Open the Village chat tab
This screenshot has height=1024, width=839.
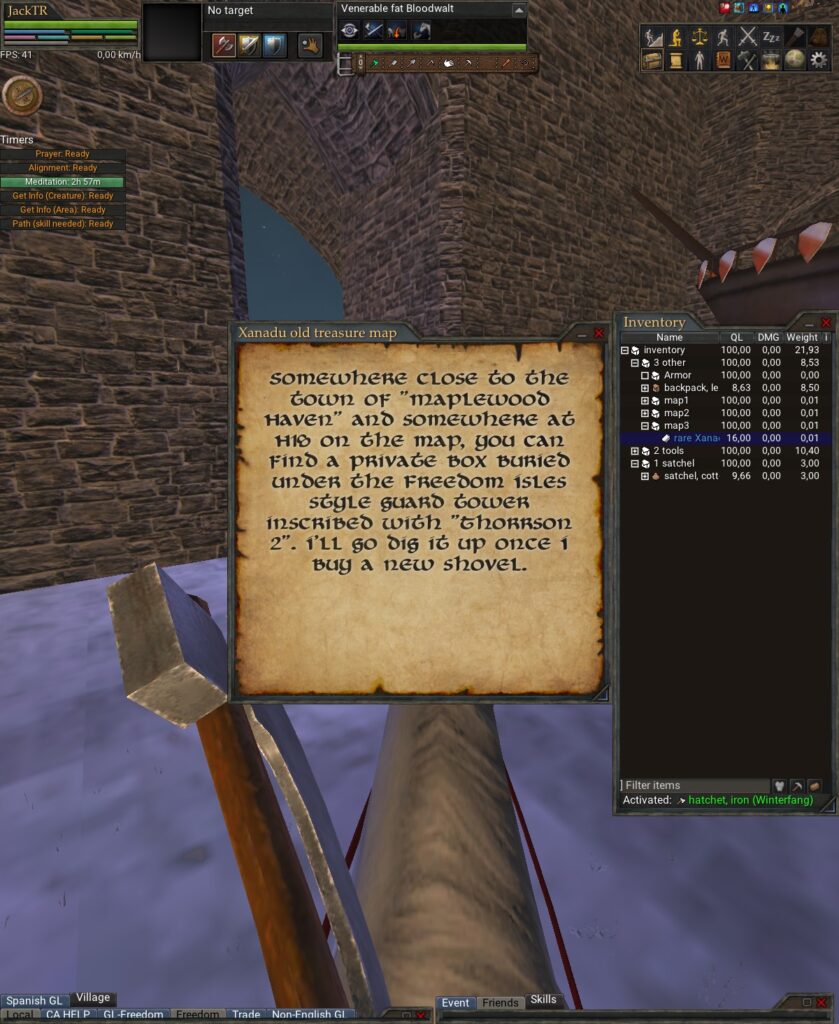click(93, 999)
